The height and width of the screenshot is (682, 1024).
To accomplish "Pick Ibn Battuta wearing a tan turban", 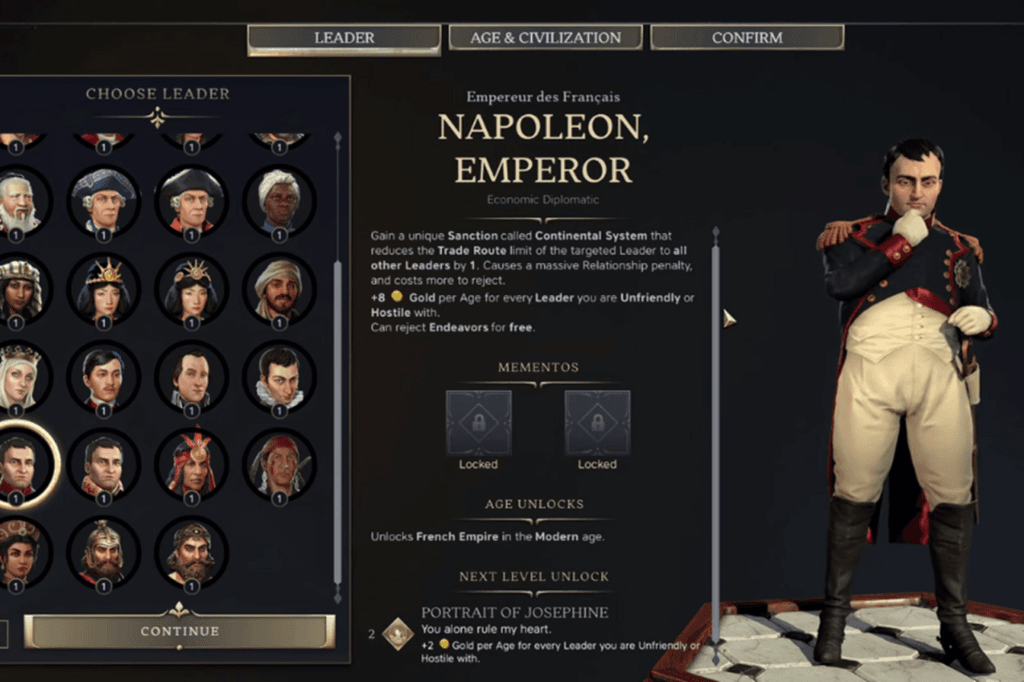I will (279, 289).
